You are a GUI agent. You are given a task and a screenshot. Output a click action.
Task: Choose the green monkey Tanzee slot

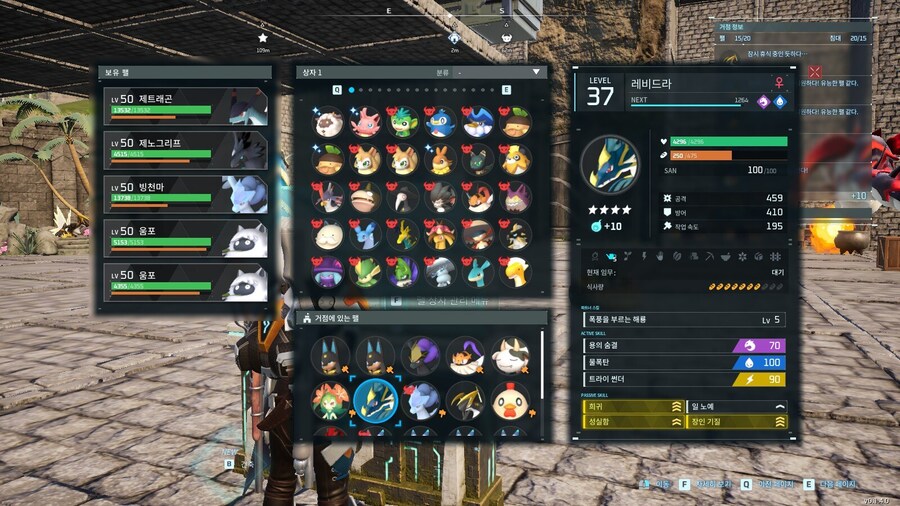click(404, 122)
